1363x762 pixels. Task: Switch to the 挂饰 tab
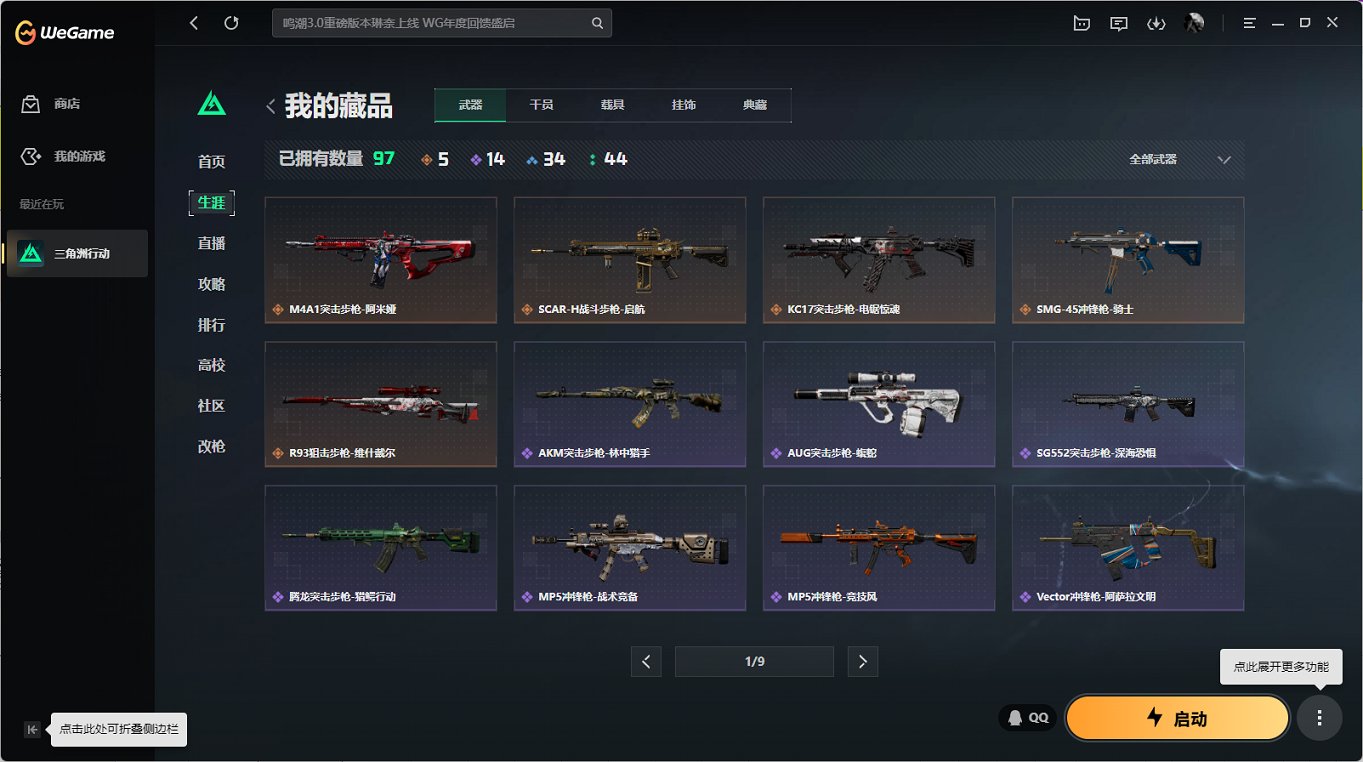point(684,104)
